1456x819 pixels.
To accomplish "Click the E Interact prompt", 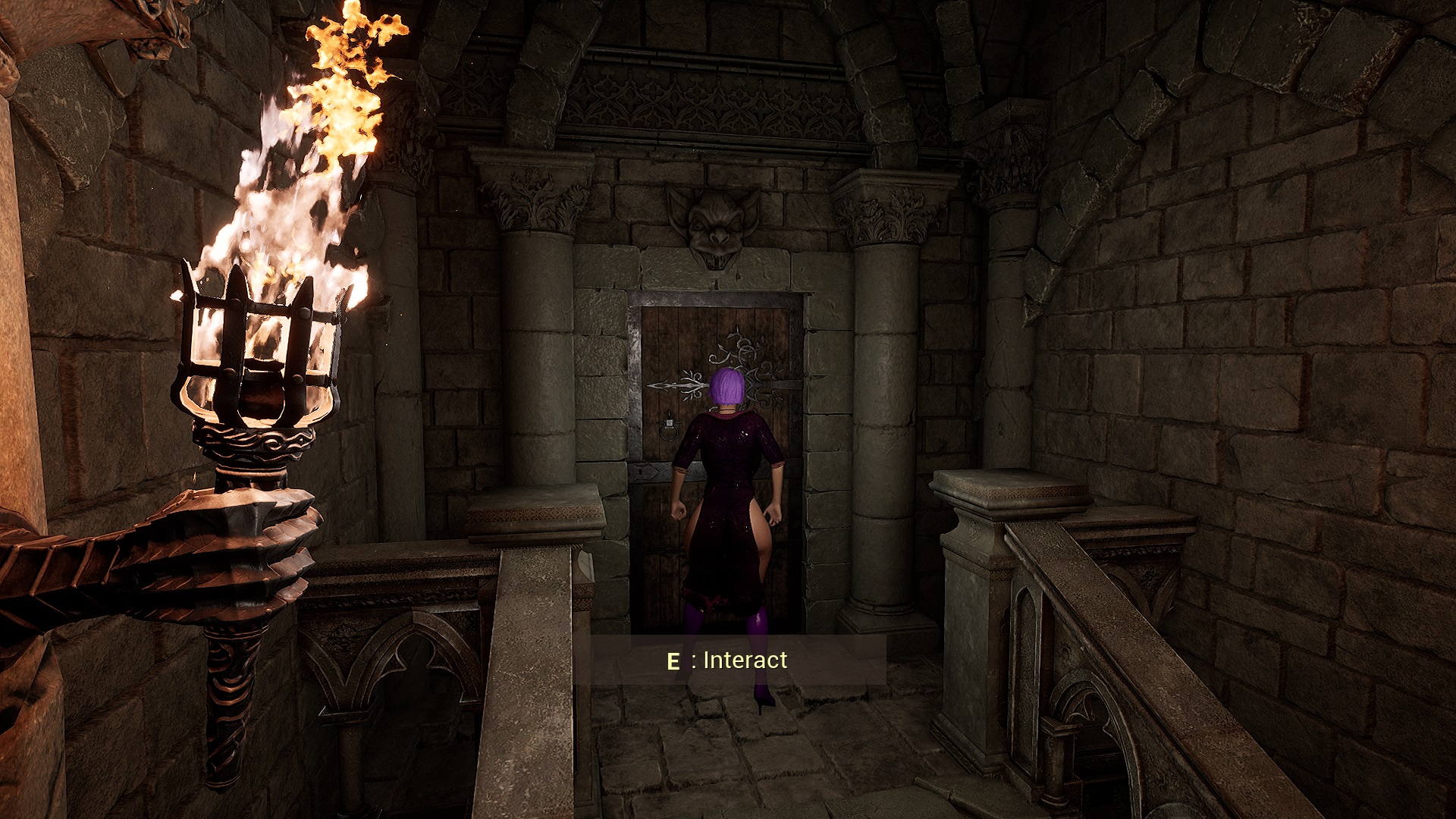I will 728,660.
